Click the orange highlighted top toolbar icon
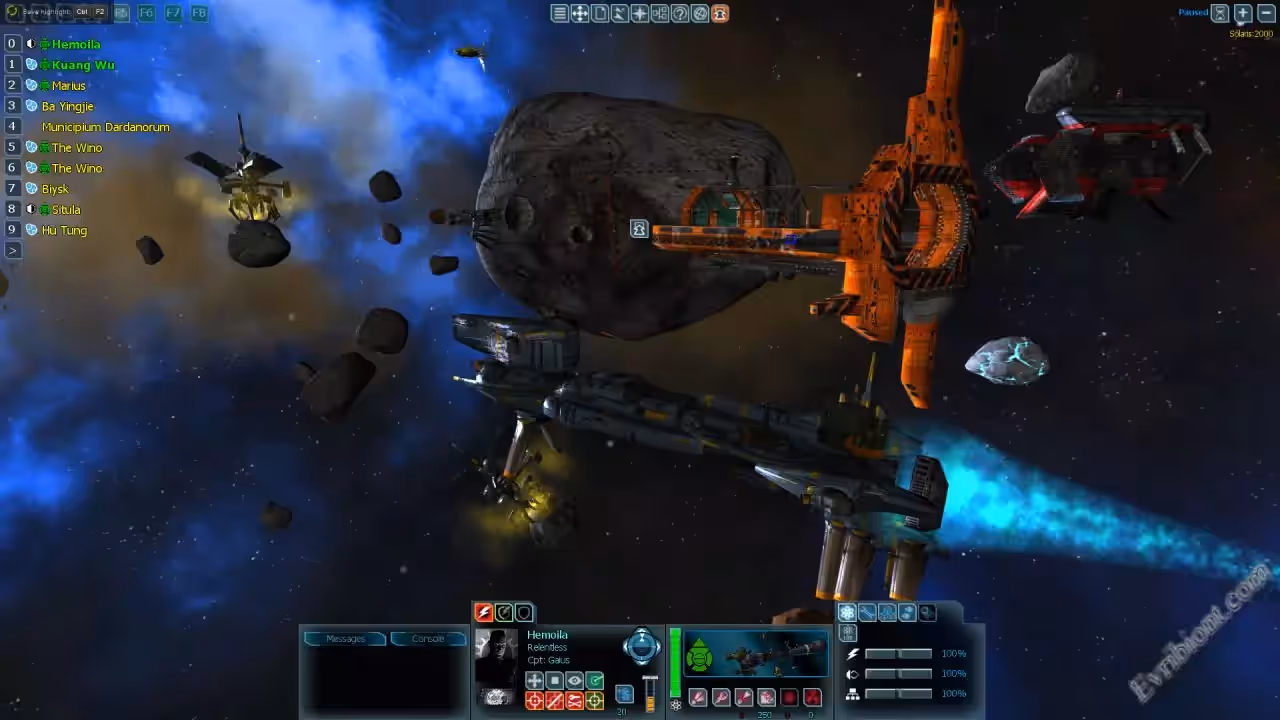 pos(720,13)
